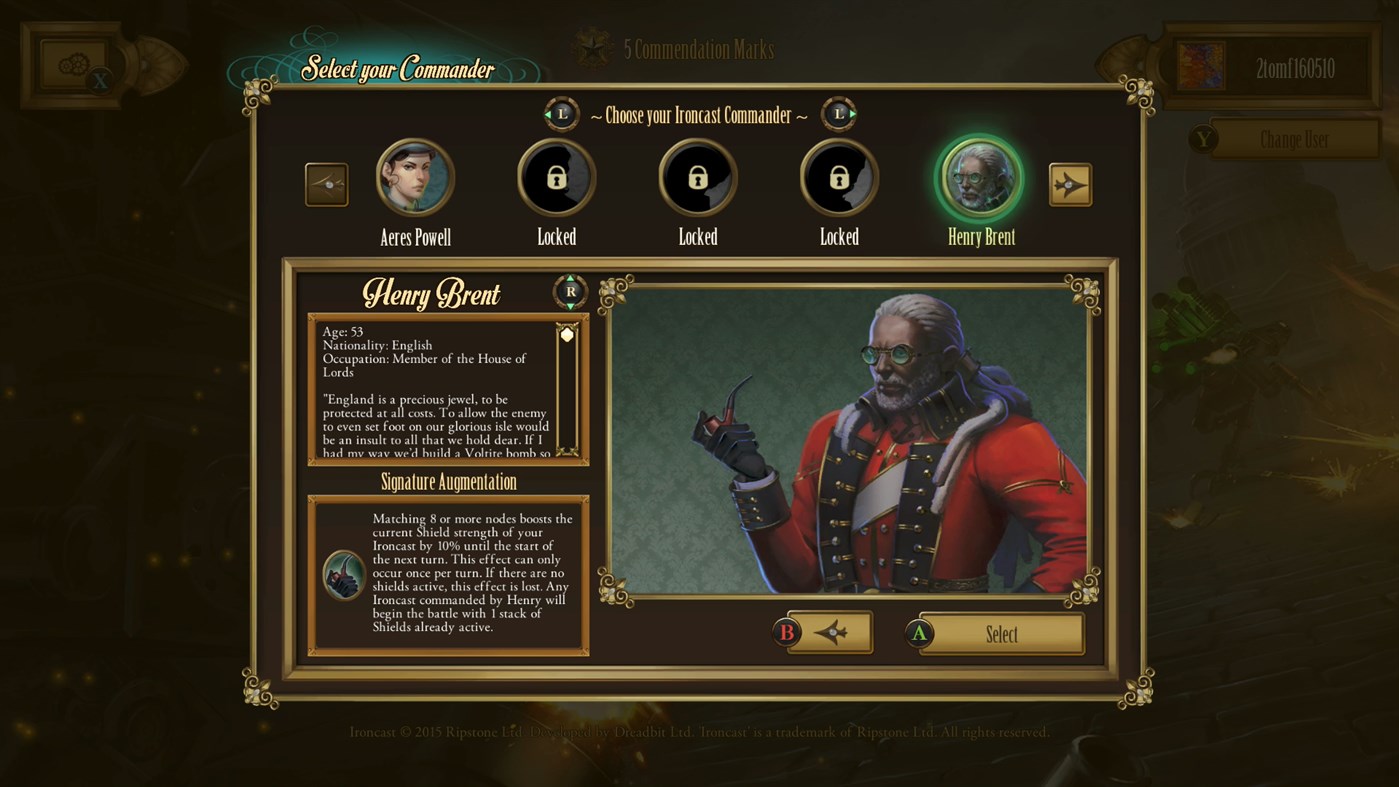Click the left arrow to browse previous commanders
This screenshot has width=1399, height=787.
click(x=327, y=184)
